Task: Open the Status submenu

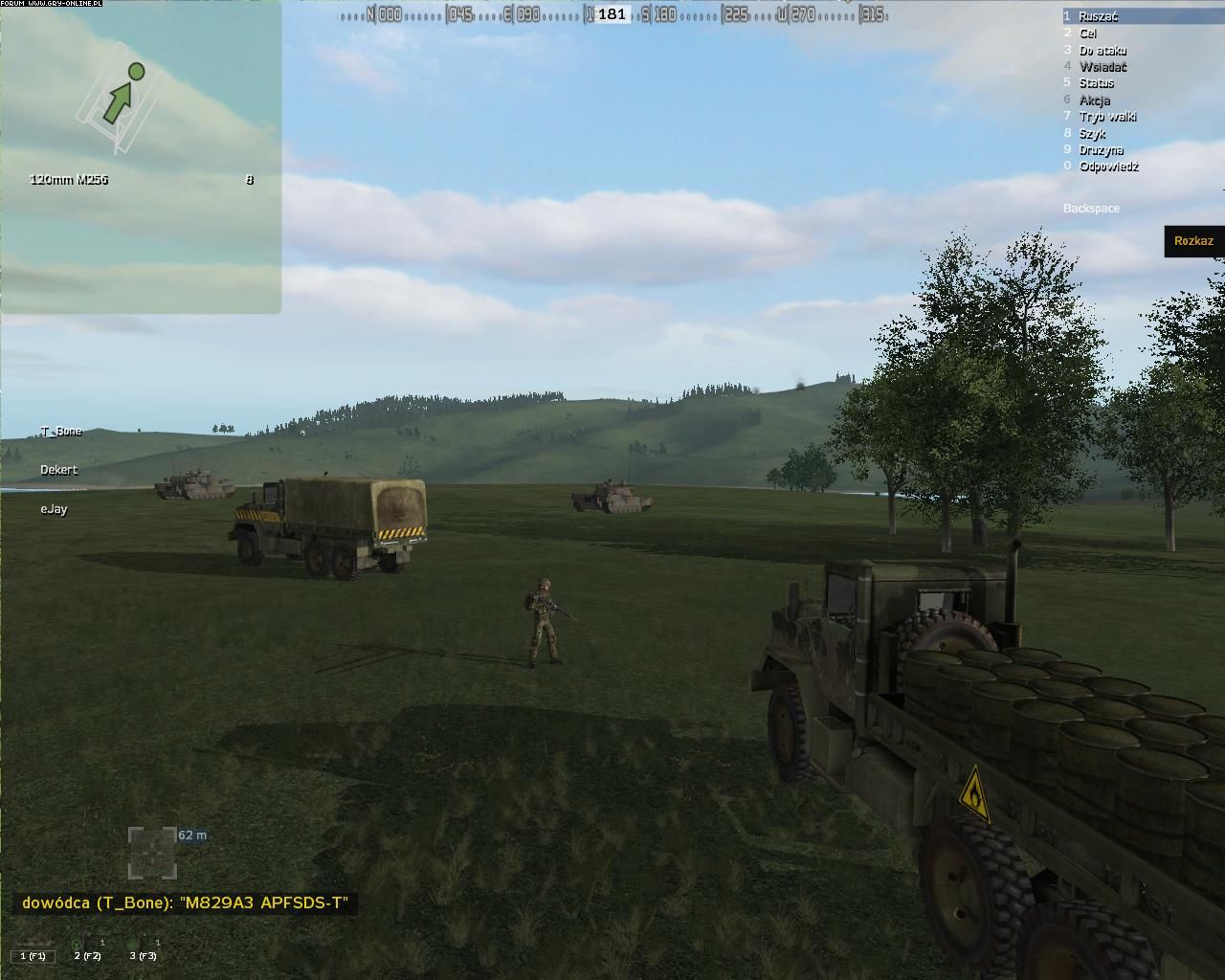Action: (1096, 83)
